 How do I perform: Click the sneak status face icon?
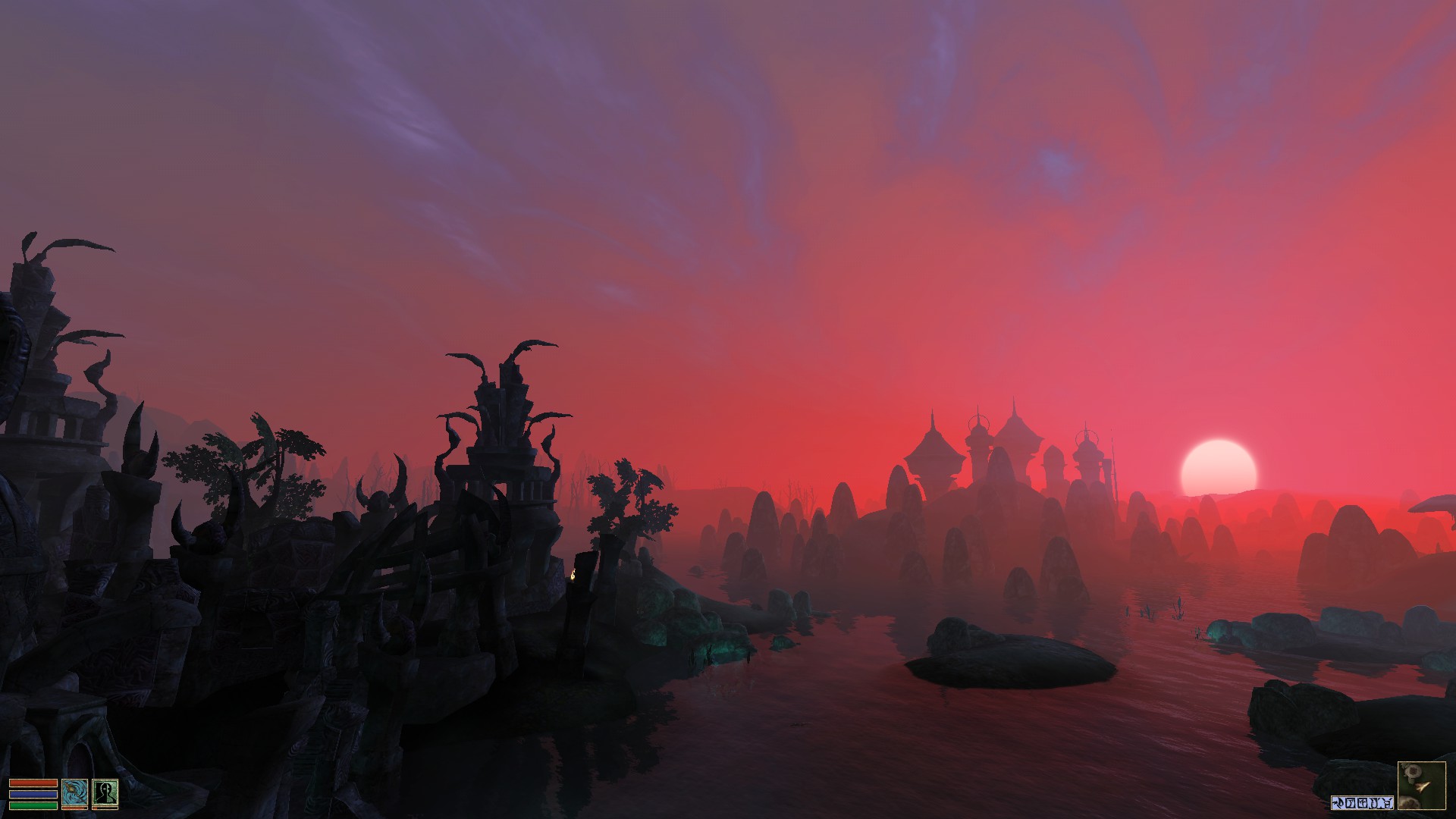pyautogui.click(x=105, y=792)
